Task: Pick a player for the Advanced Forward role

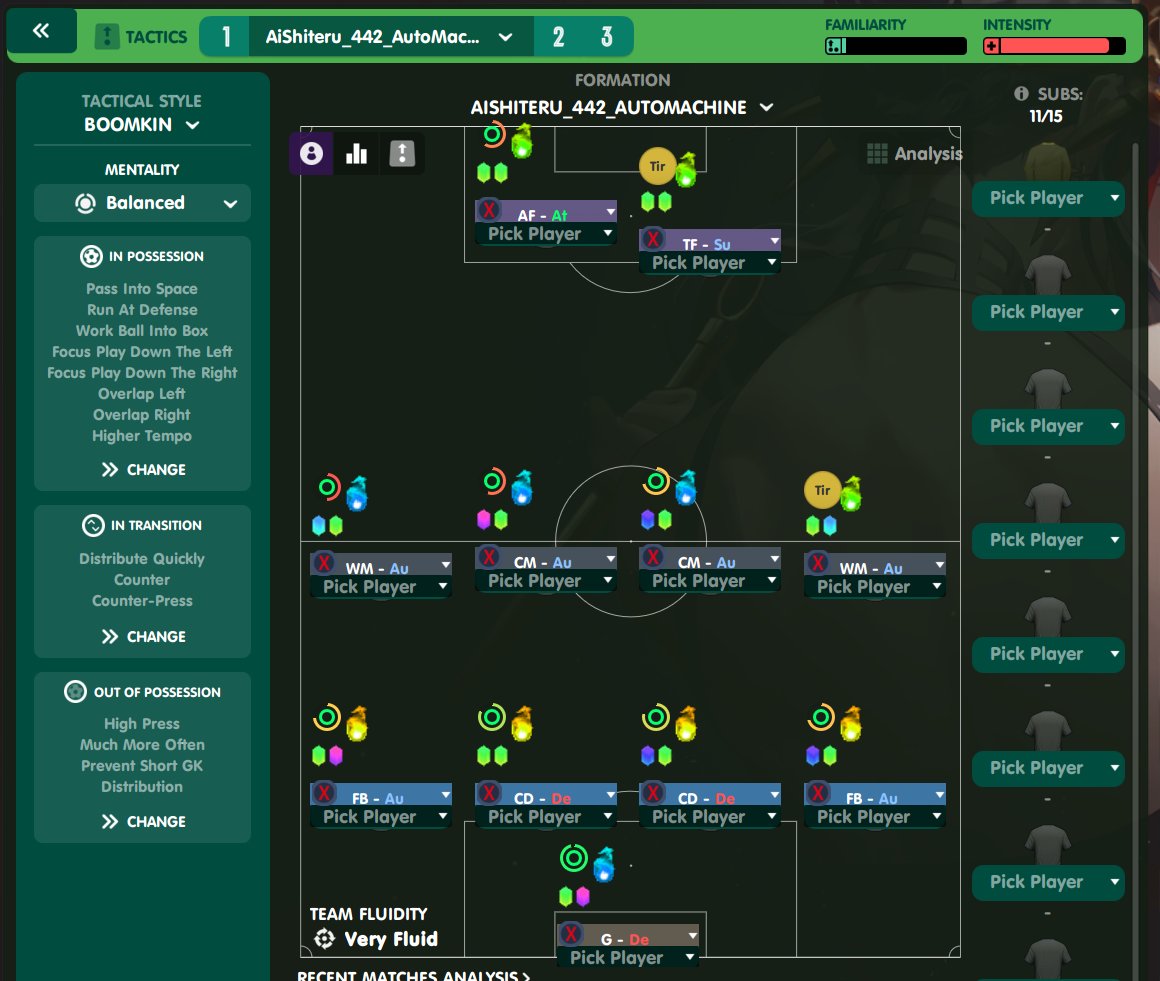Action: click(x=545, y=234)
